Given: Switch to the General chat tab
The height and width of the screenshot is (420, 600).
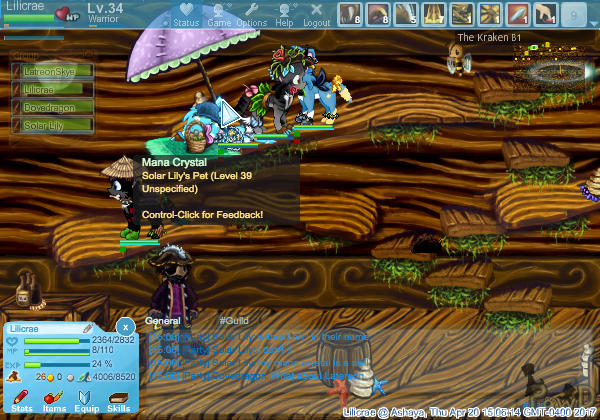Looking at the screenshot, I should tap(162, 321).
